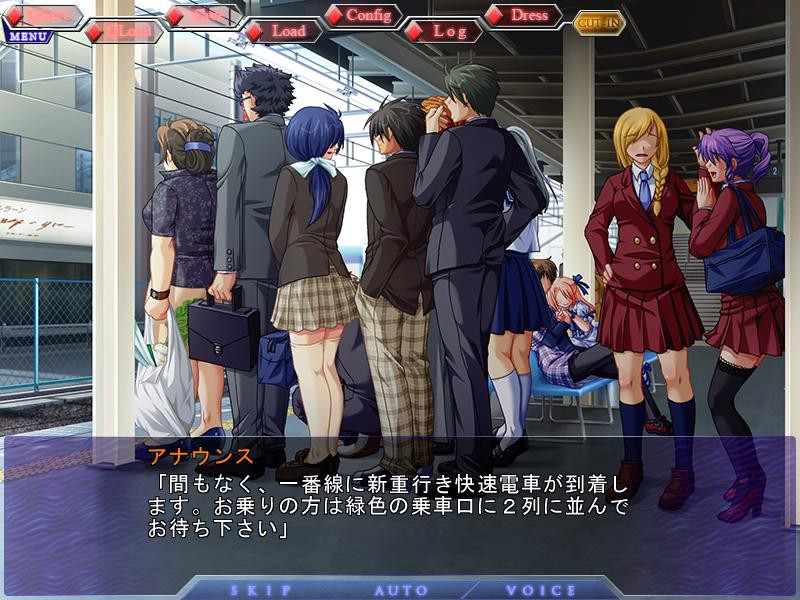Show the message Log
This screenshot has width=800, height=600.
[444, 32]
